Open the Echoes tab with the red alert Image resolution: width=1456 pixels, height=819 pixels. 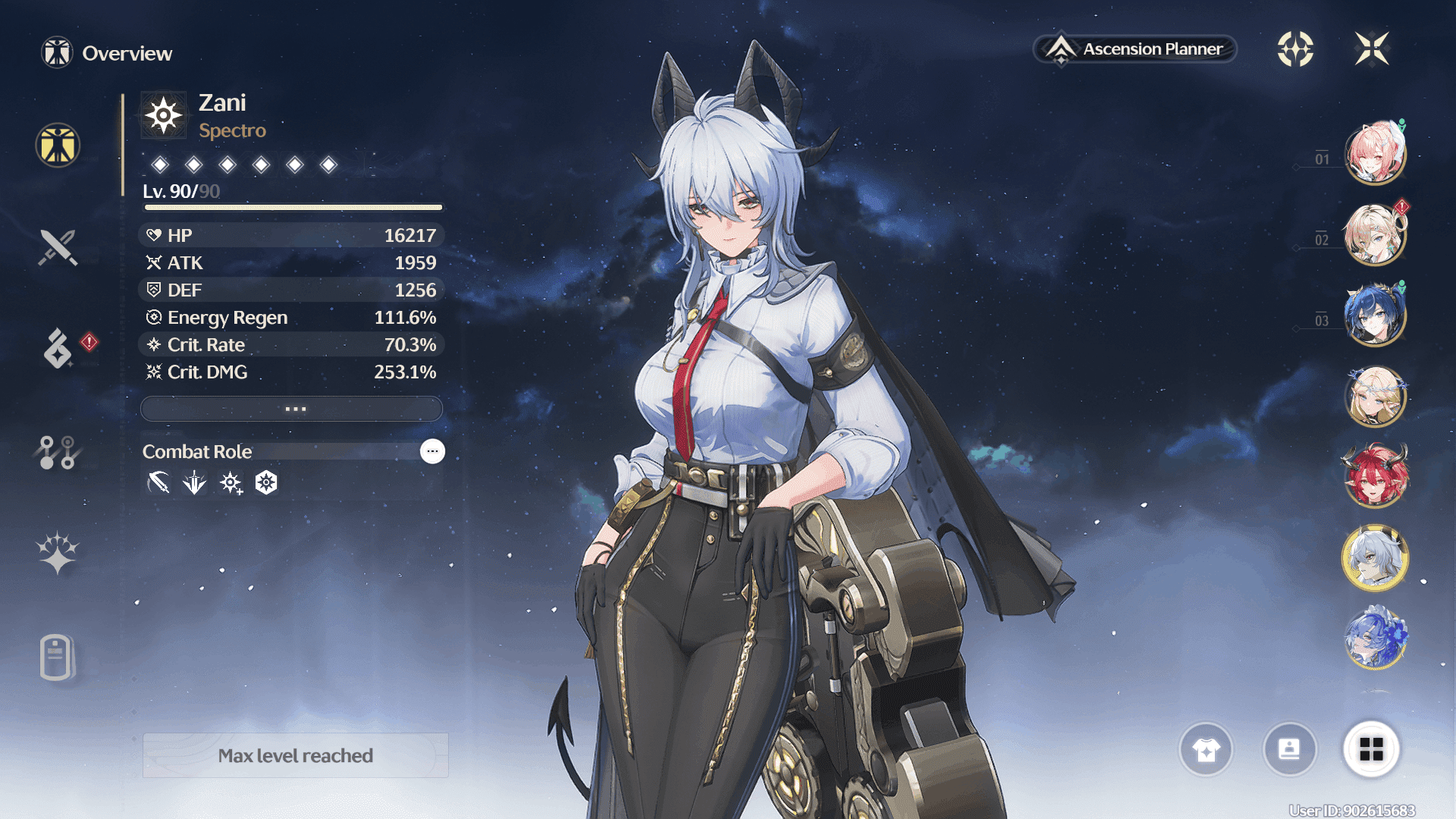59,349
